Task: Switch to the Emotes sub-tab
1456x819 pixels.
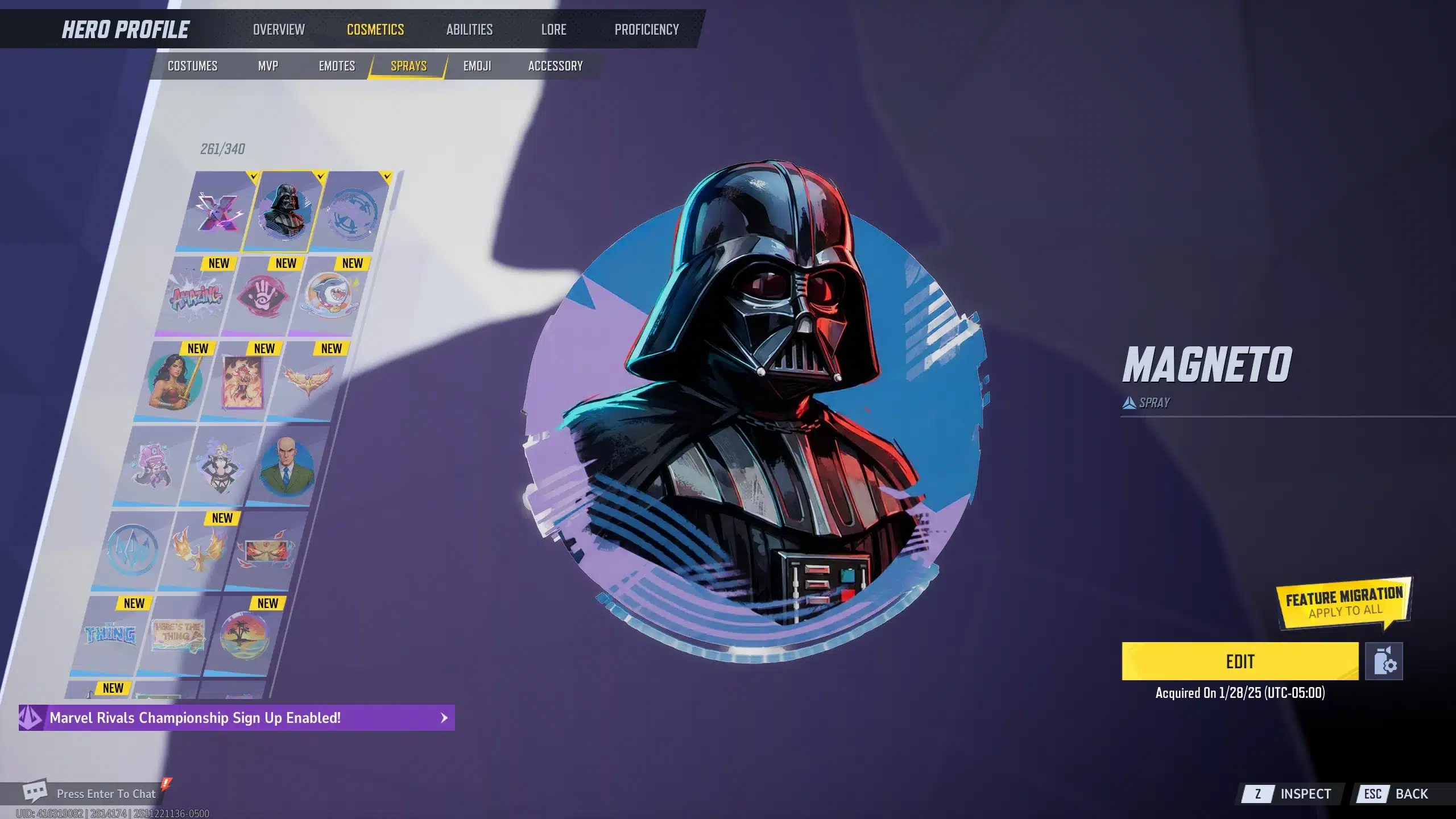Action: pyautogui.click(x=337, y=66)
